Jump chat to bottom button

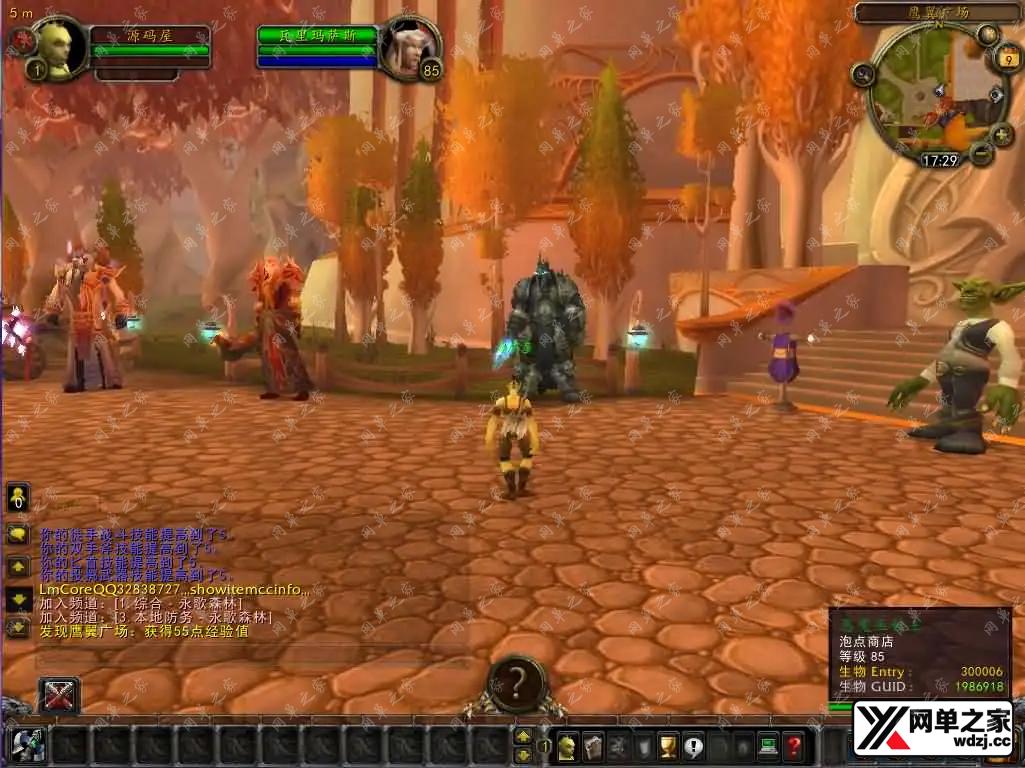click(x=18, y=627)
